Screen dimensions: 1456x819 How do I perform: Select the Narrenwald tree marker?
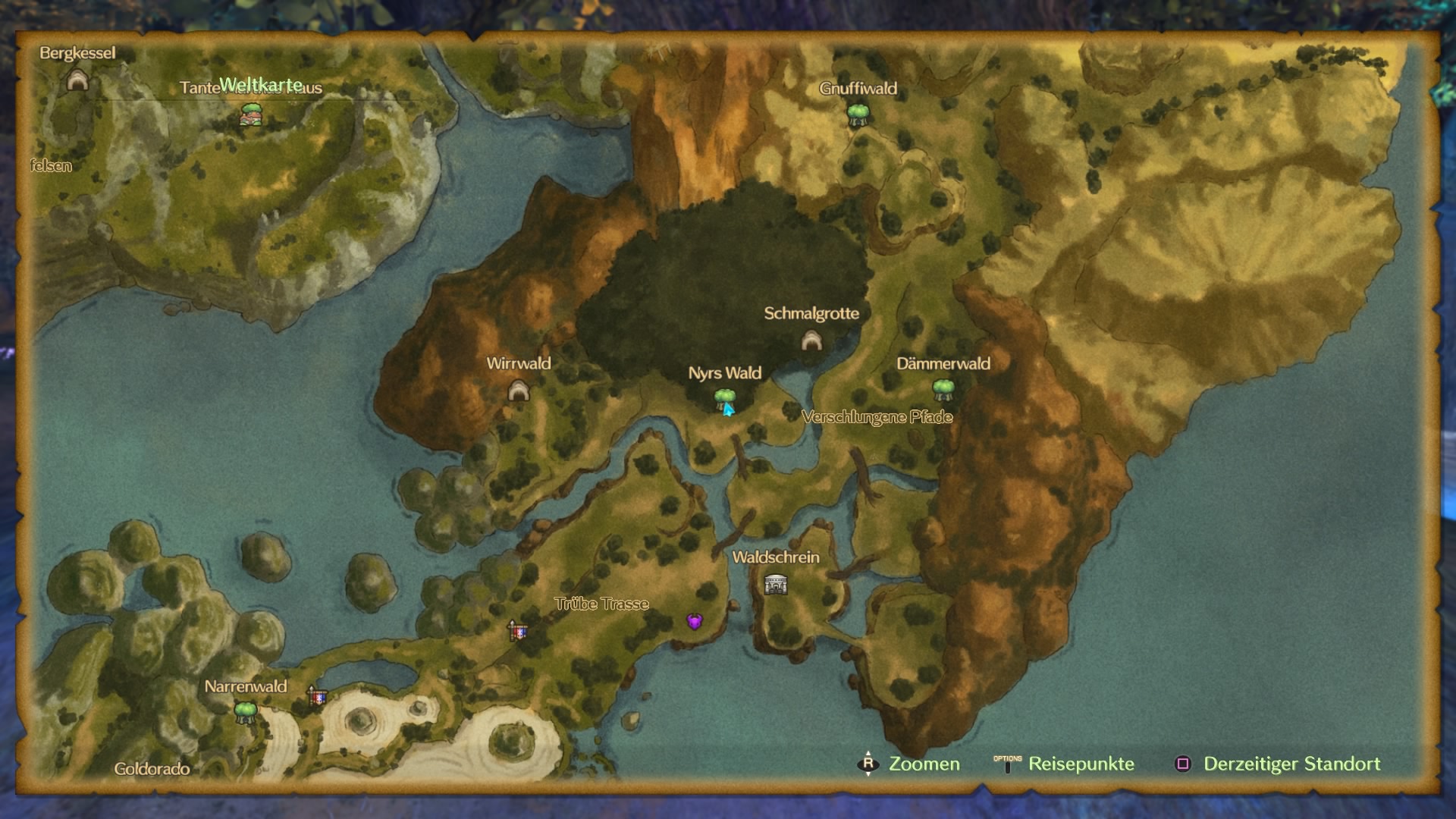245,712
